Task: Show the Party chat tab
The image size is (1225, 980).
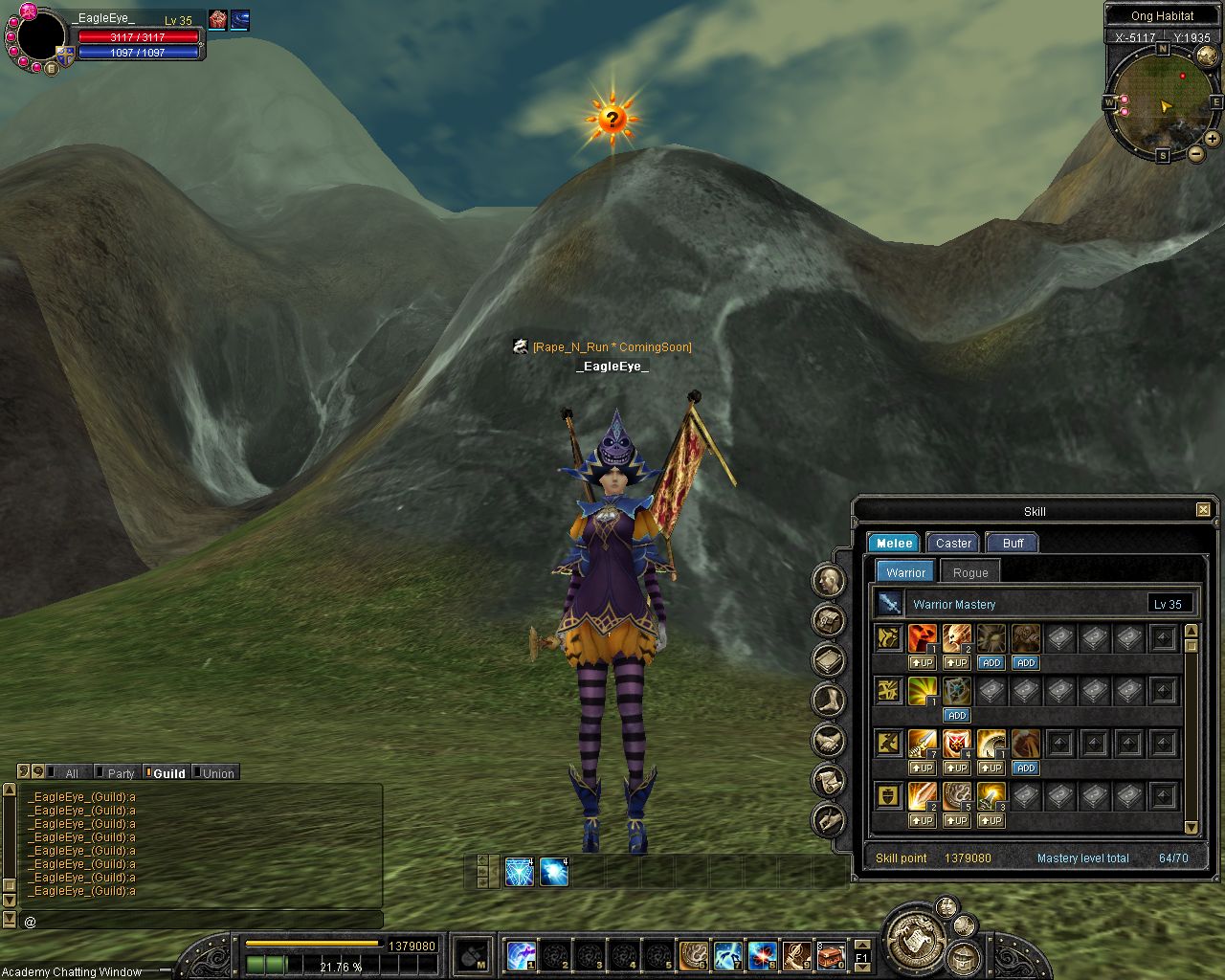Action: tap(121, 773)
